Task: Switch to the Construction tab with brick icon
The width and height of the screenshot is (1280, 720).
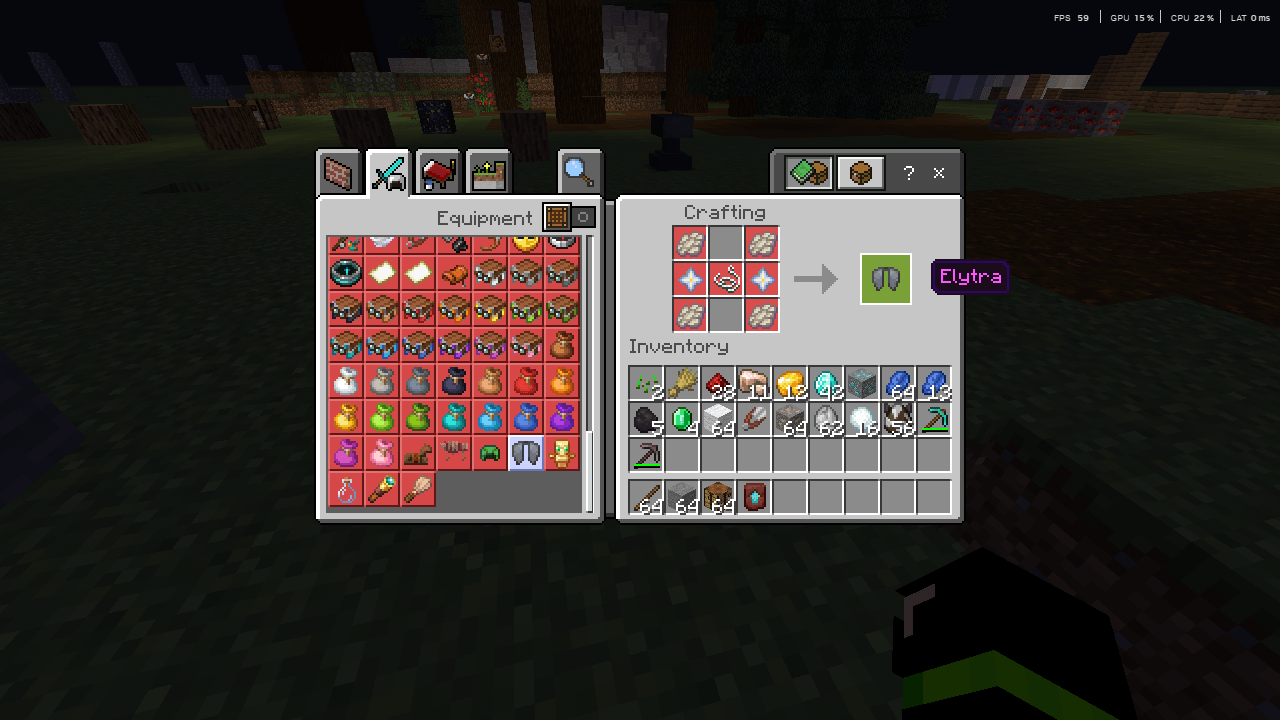Action: (339, 172)
